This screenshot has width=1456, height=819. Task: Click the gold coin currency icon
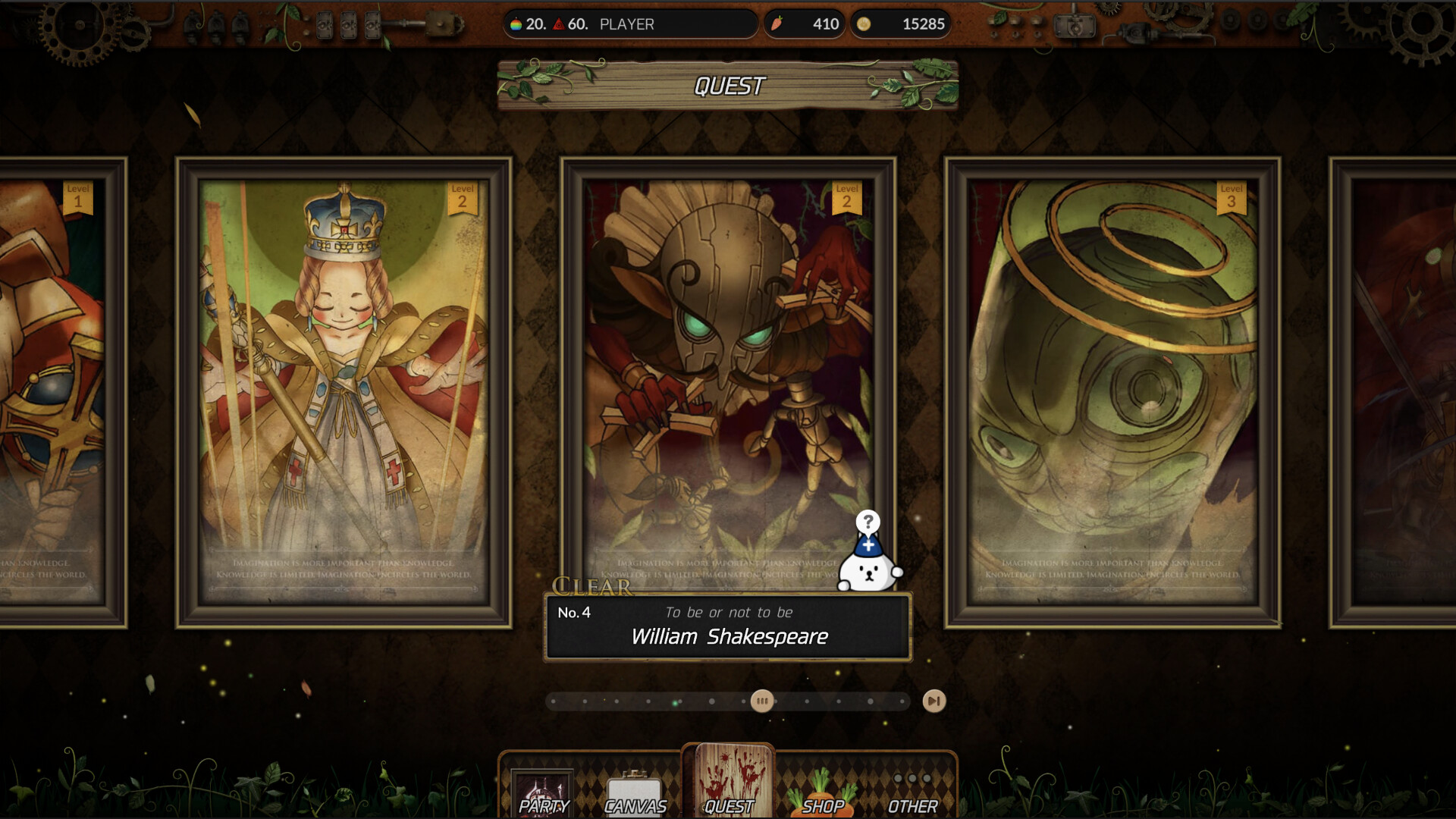(x=864, y=24)
